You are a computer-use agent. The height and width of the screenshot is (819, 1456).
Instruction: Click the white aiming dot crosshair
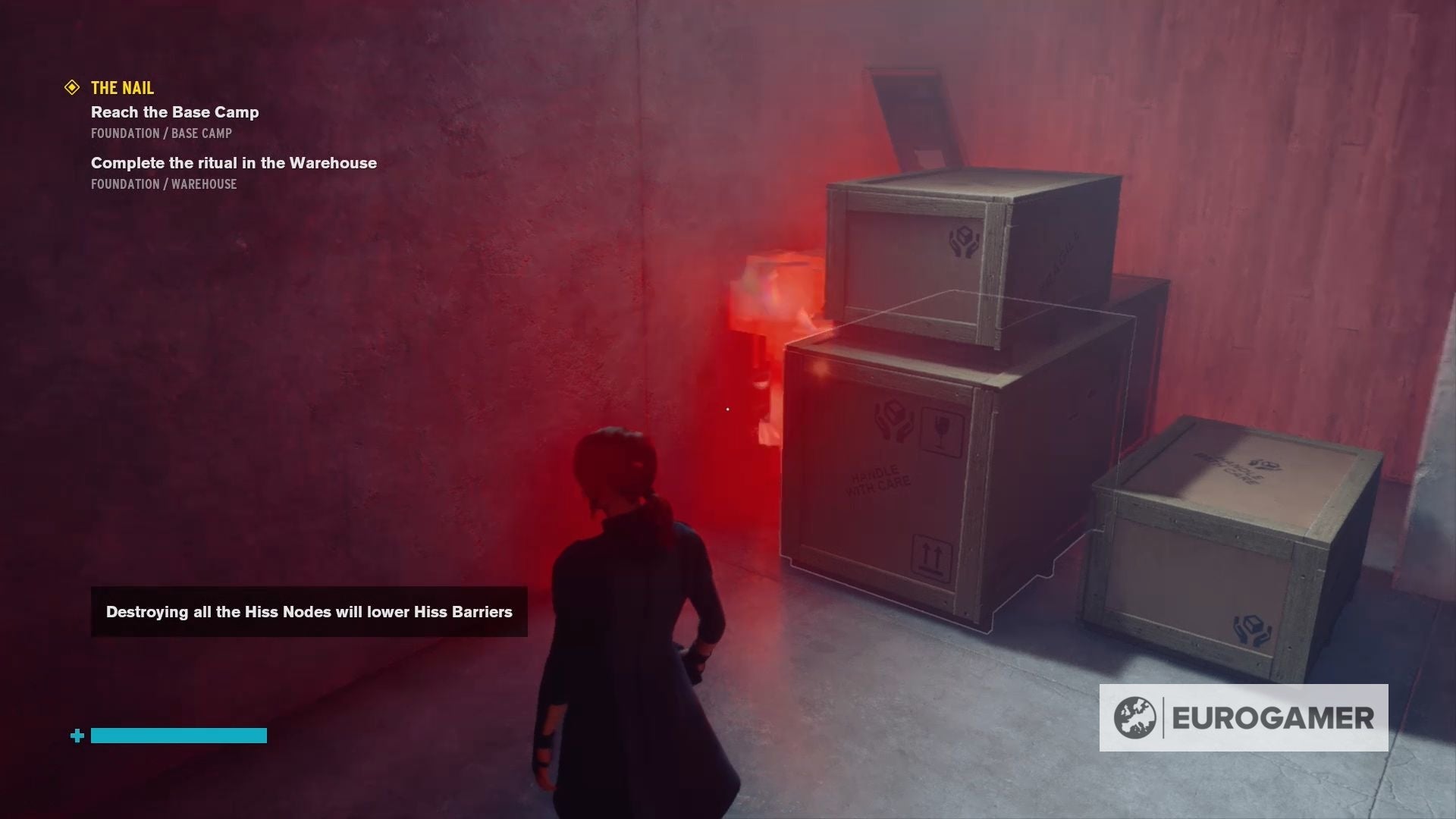click(727, 409)
